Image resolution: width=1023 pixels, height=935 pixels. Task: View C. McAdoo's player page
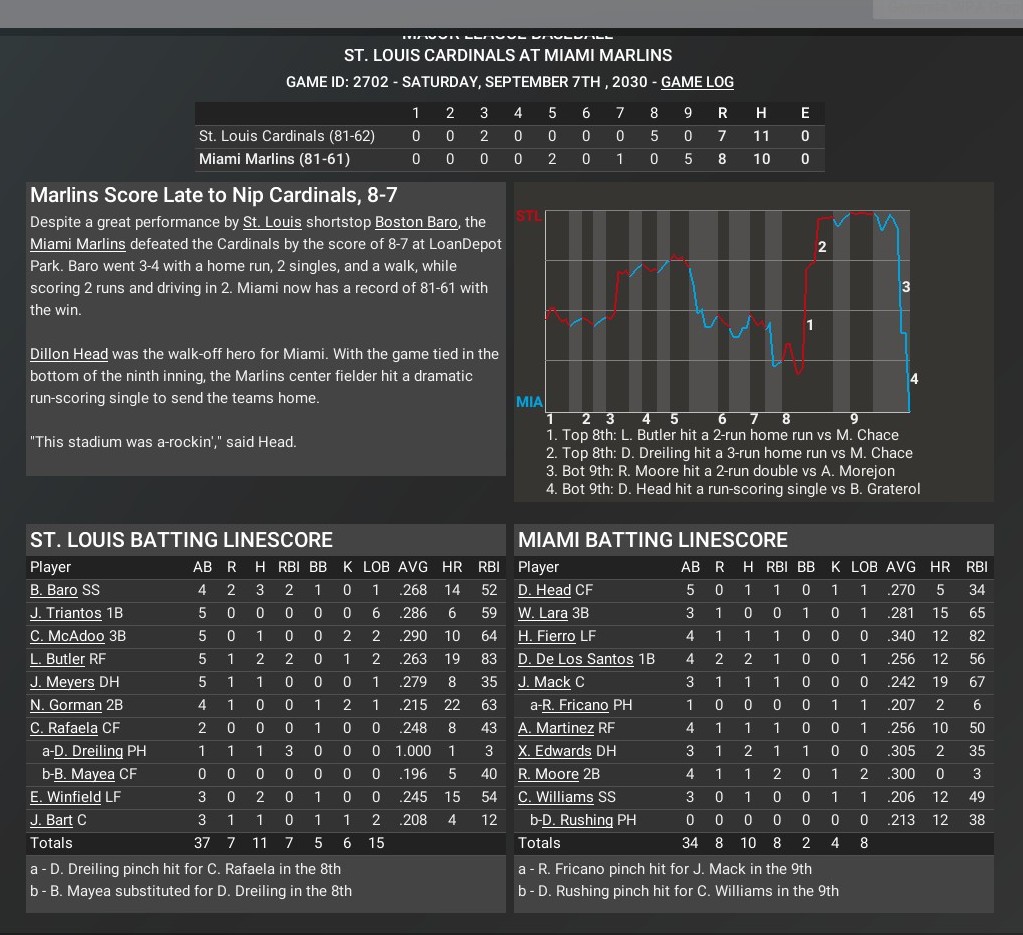point(67,636)
